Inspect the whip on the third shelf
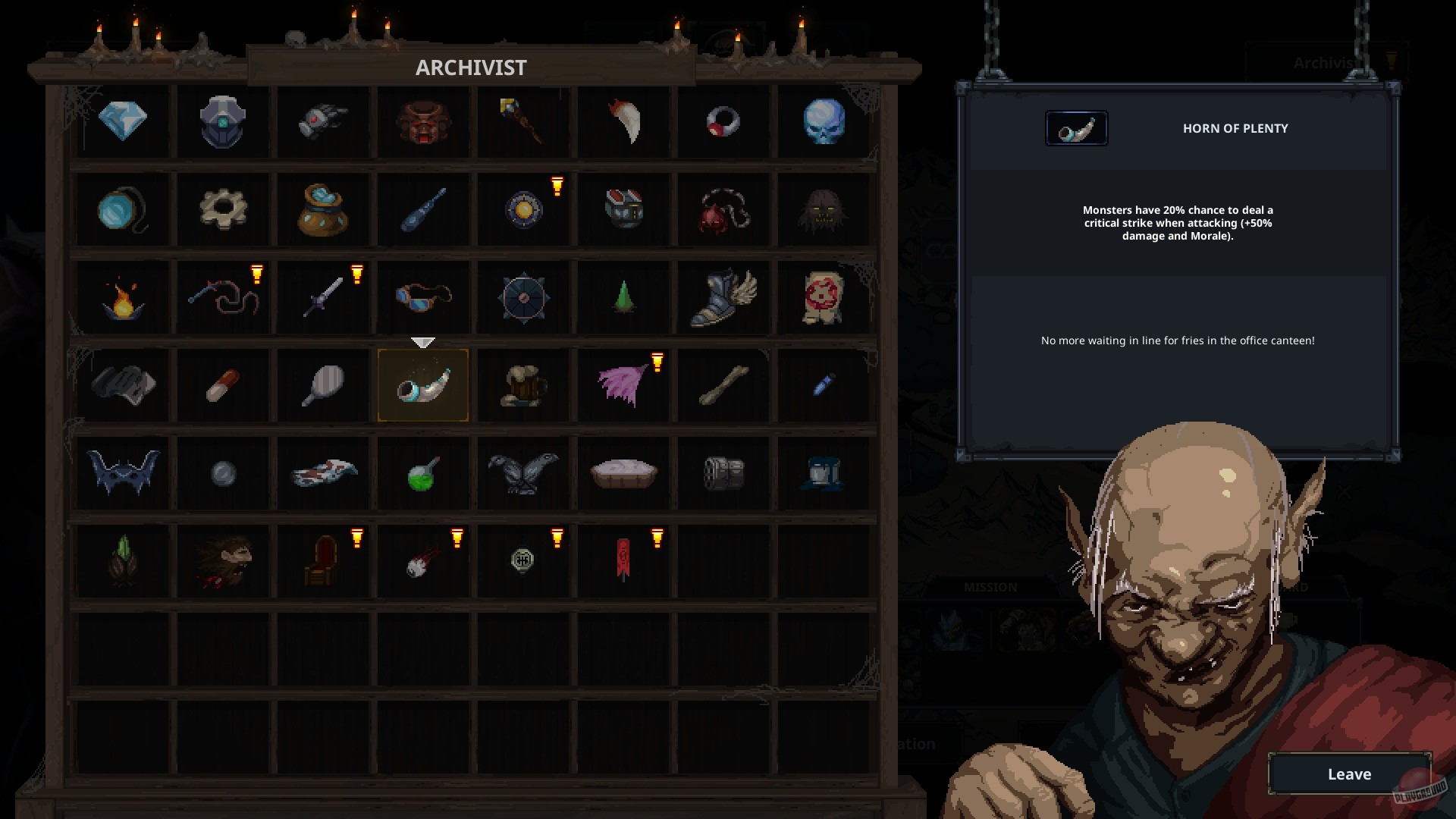Image resolution: width=1456 pixels, height=819 pixels. coord(223,297)
